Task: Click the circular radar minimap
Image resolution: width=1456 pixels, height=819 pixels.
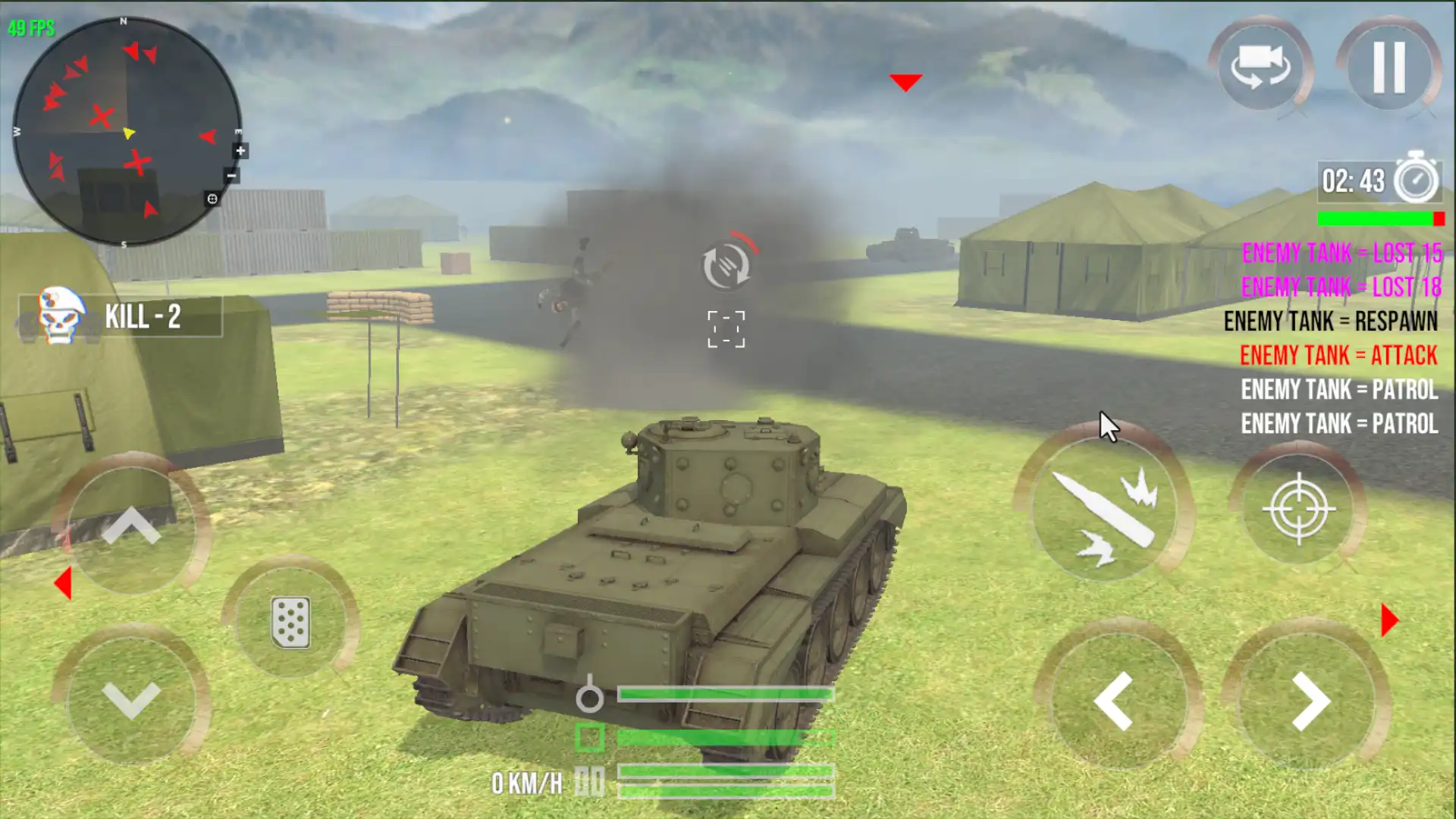Action: point(127,131)
